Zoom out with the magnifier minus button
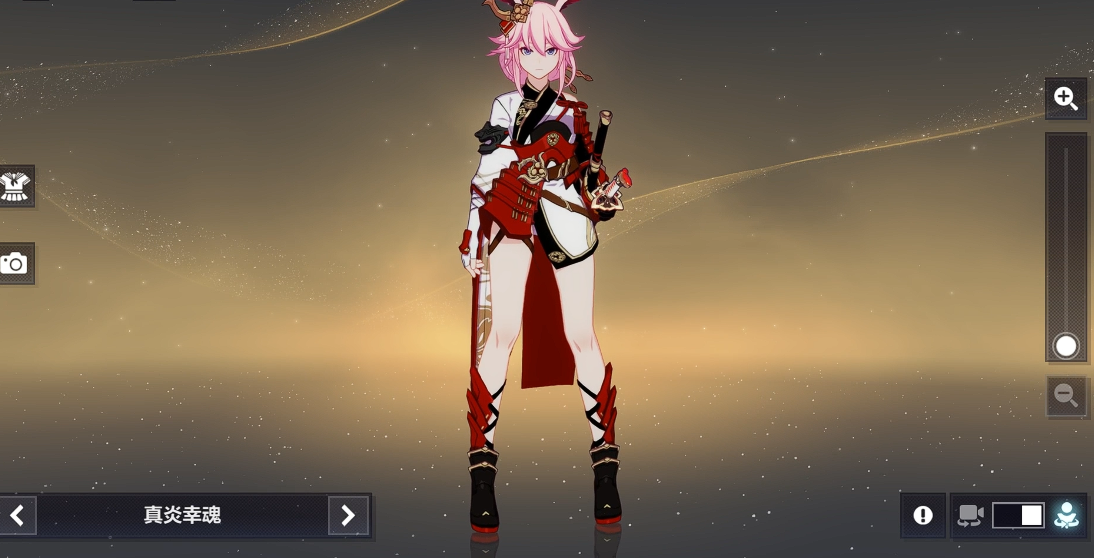This screenshot has height=558, width=1094. click(1066, 395)
